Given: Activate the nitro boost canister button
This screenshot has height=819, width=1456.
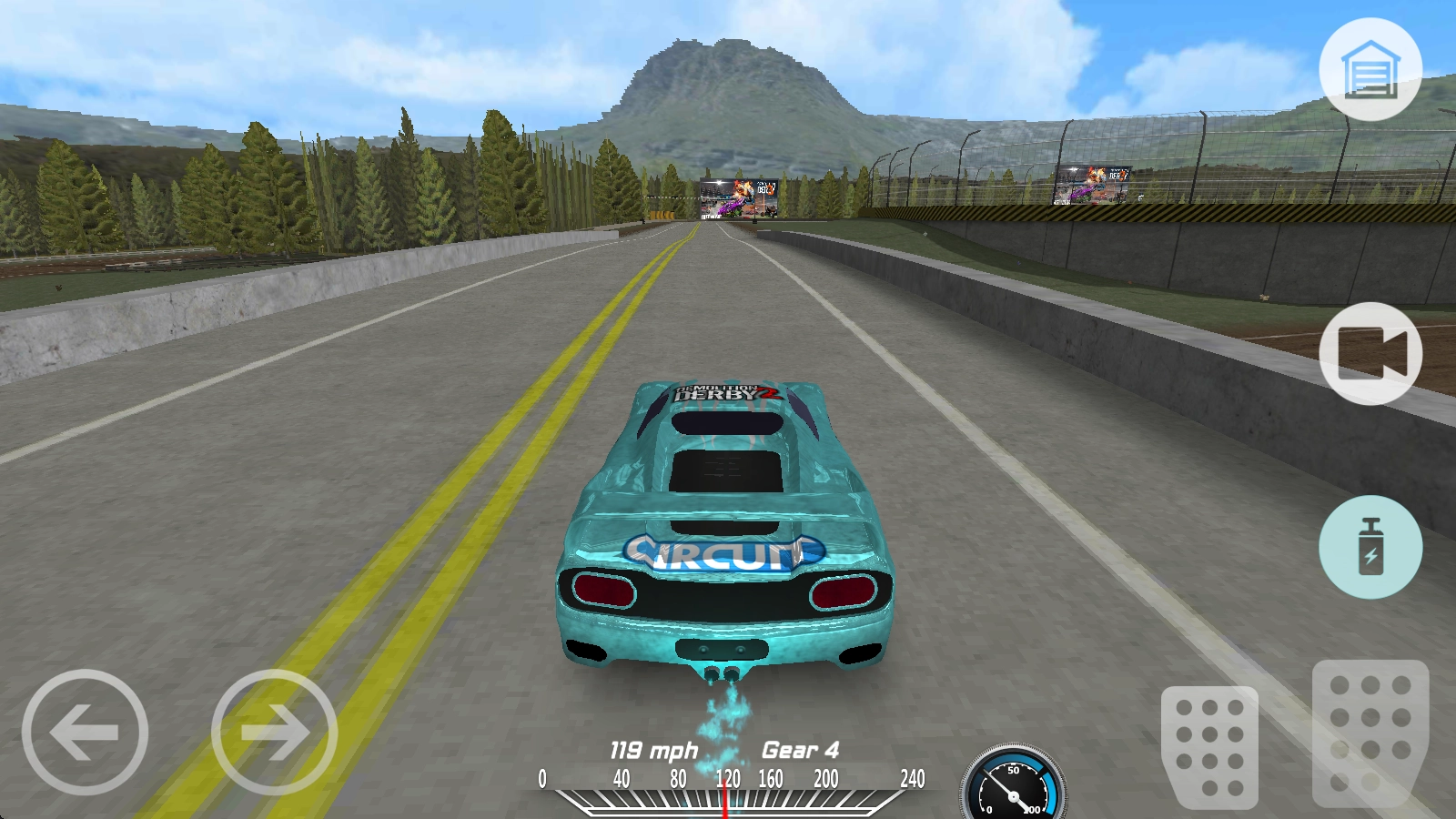Looking at the screenshot, I should point(1370,547).
